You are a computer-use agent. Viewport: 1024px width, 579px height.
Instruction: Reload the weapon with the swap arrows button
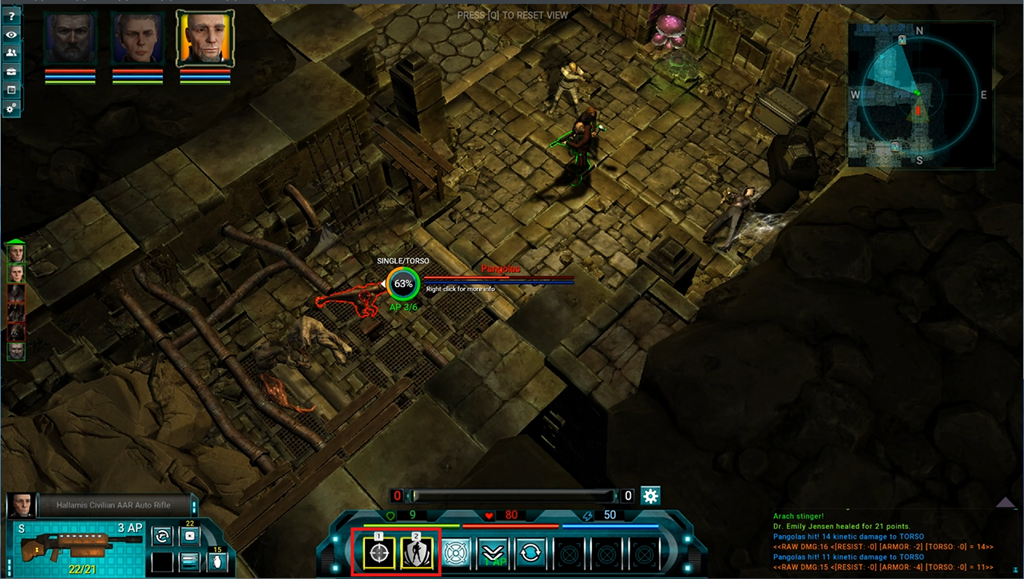coord(161,536)
